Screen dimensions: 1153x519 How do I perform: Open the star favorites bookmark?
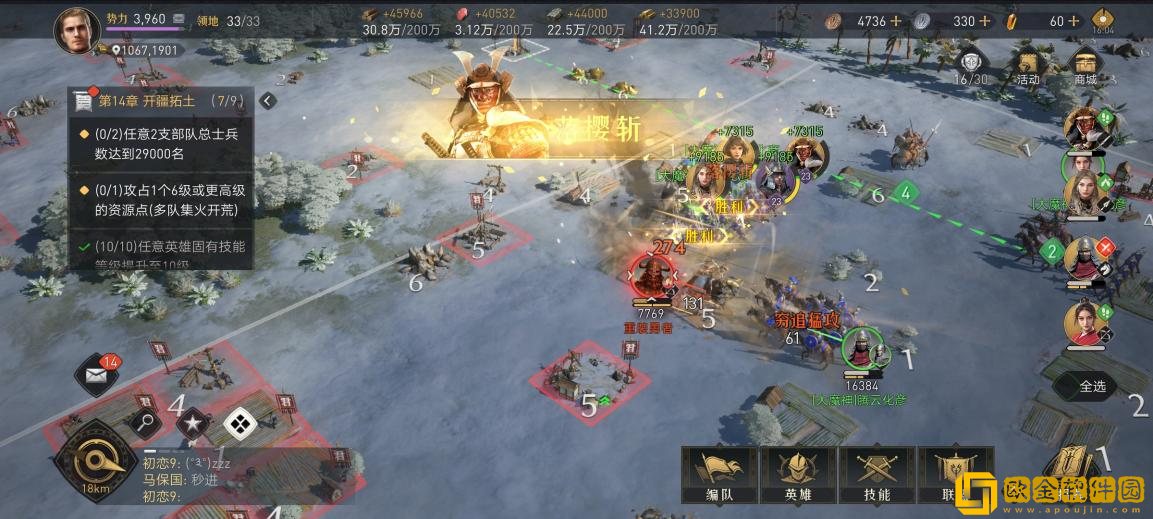[193, 423]
